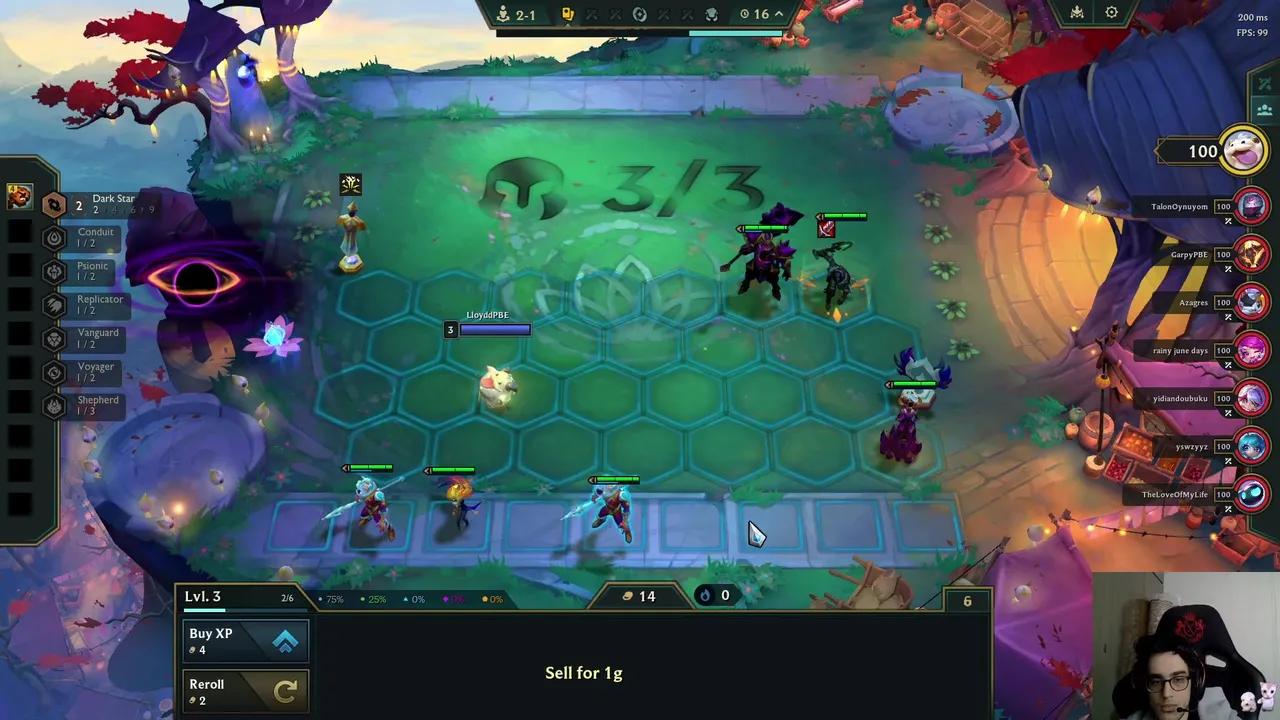Screen dimensions: 1280x720
Task: Click the blue streak flame icon
Action: [705, 595]
